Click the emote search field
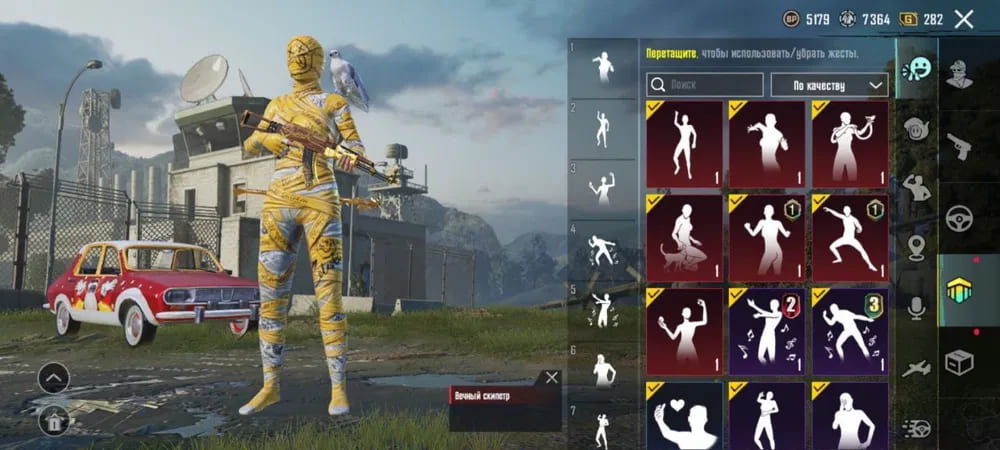Screen dimensions: 1000x450 [705, 85]
